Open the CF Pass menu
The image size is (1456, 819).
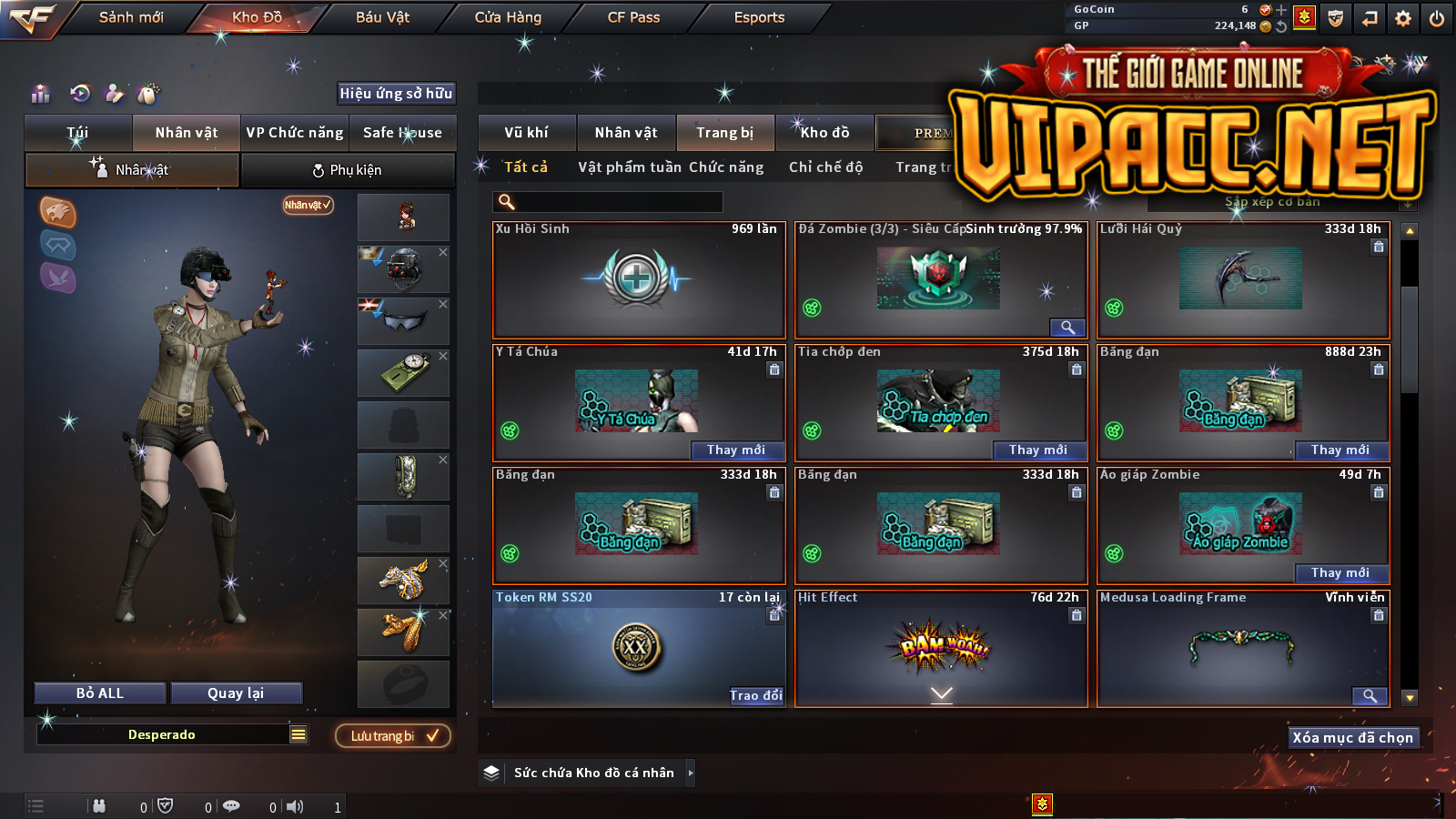633,17
